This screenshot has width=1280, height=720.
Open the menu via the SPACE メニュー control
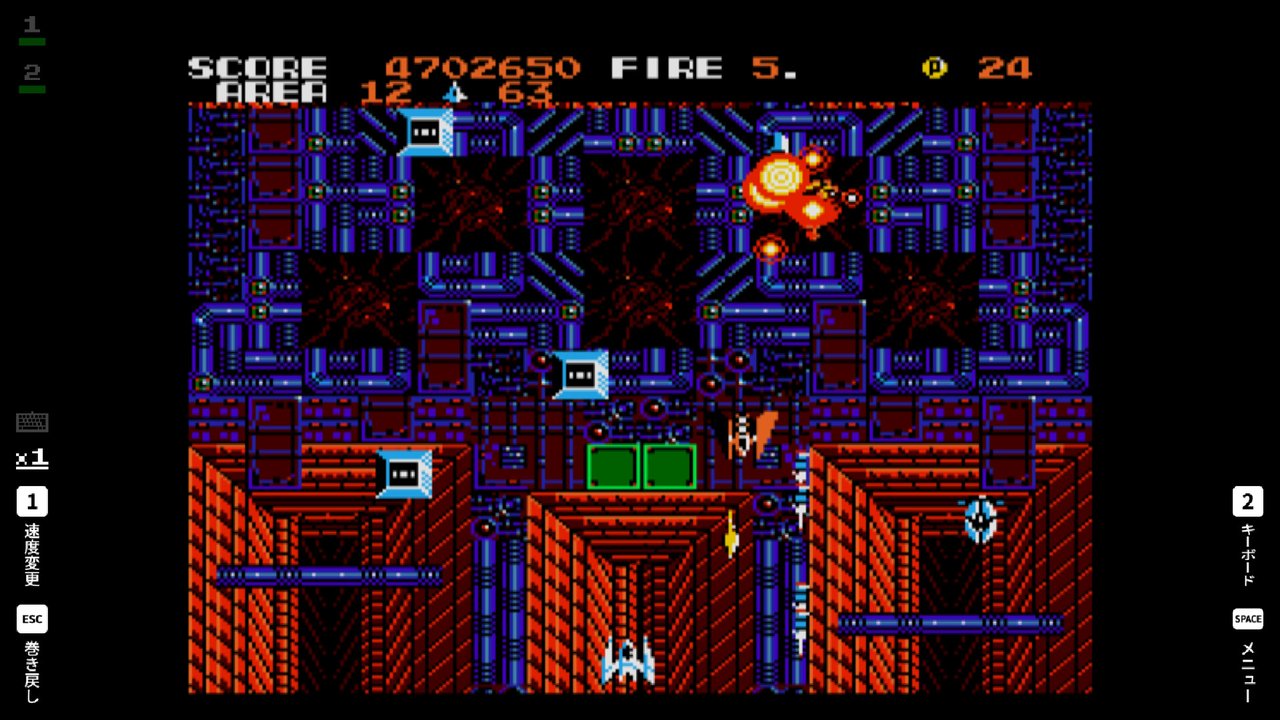pos(1247,619)
